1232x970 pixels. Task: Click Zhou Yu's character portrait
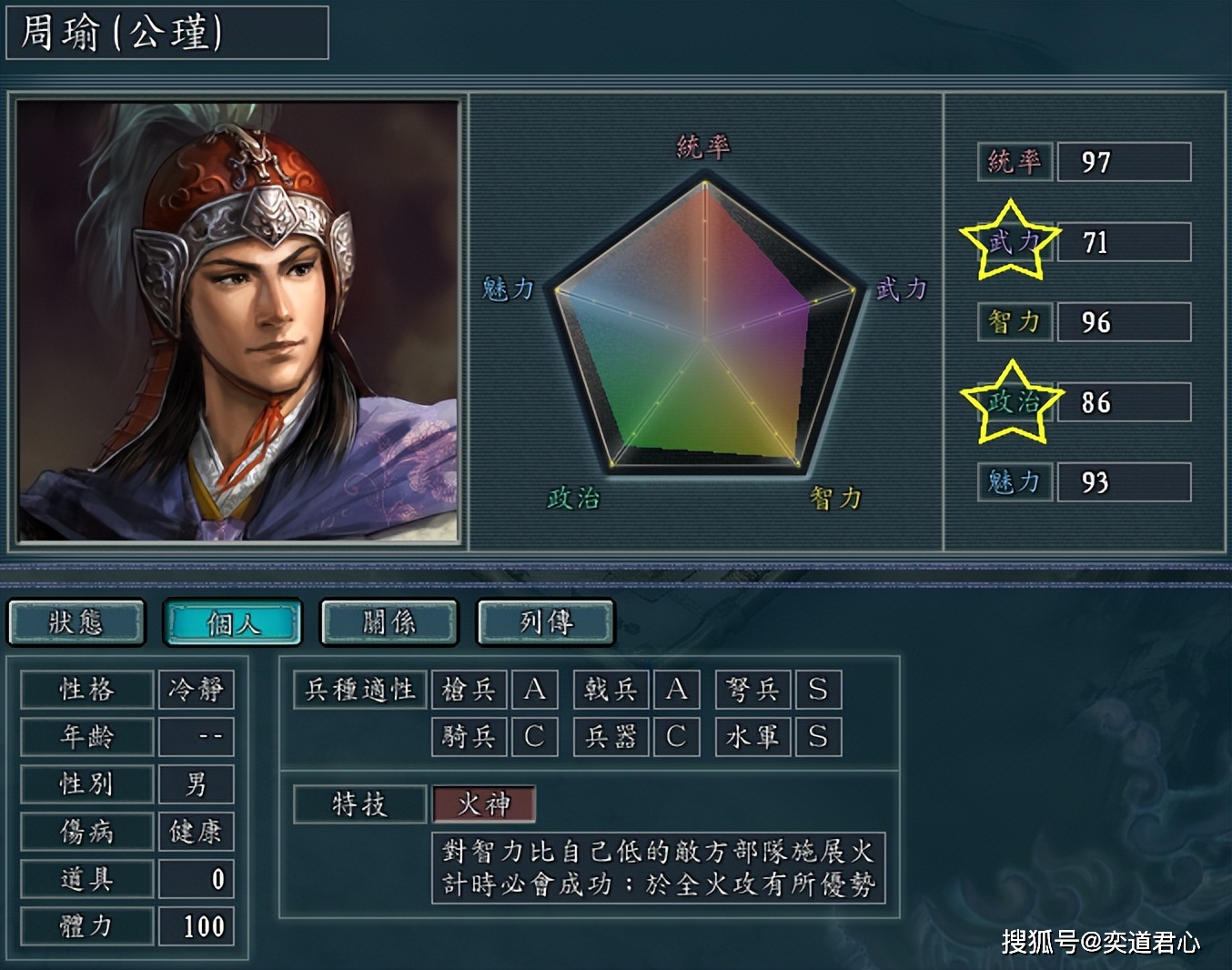click(x=238, y=321)
